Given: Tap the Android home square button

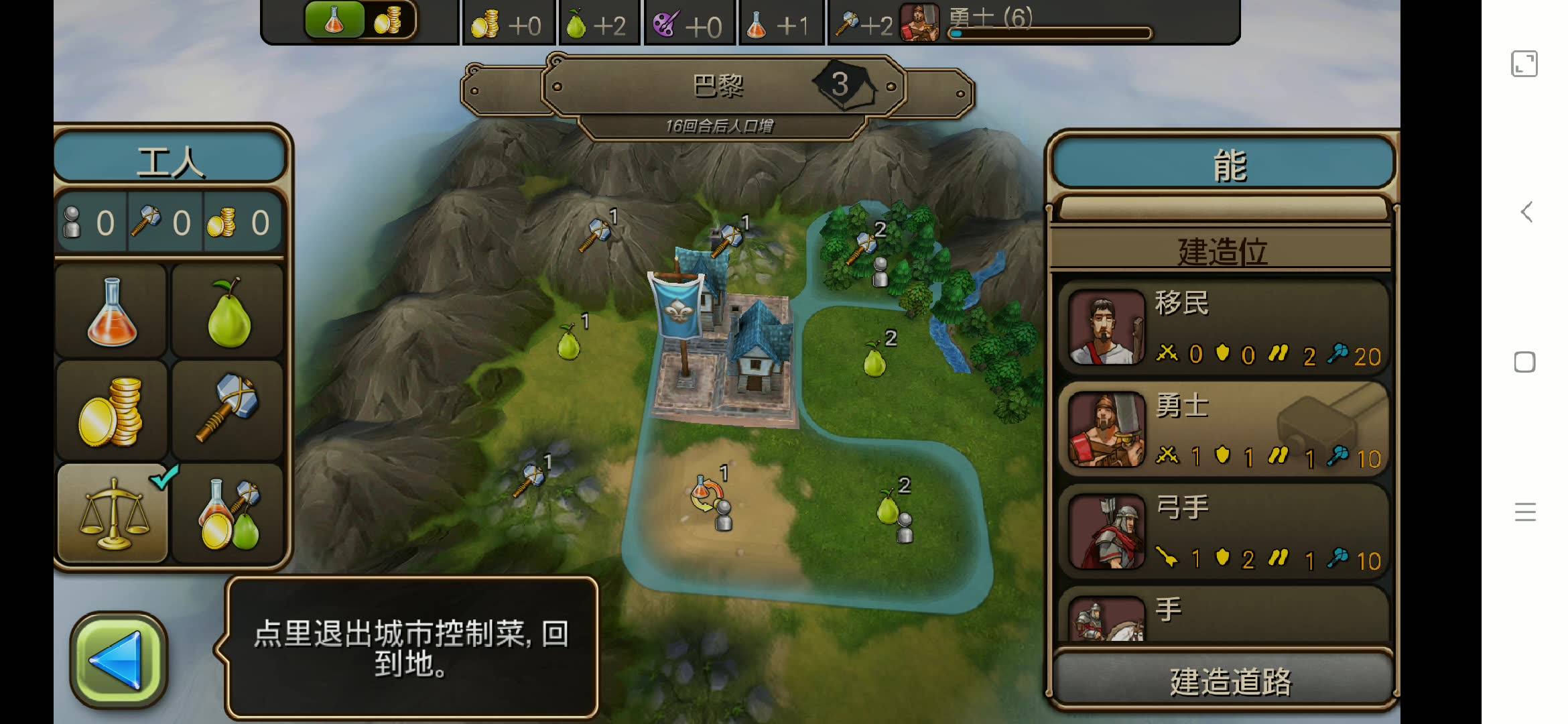Looking at the screenshot, I should point(1524,362).
